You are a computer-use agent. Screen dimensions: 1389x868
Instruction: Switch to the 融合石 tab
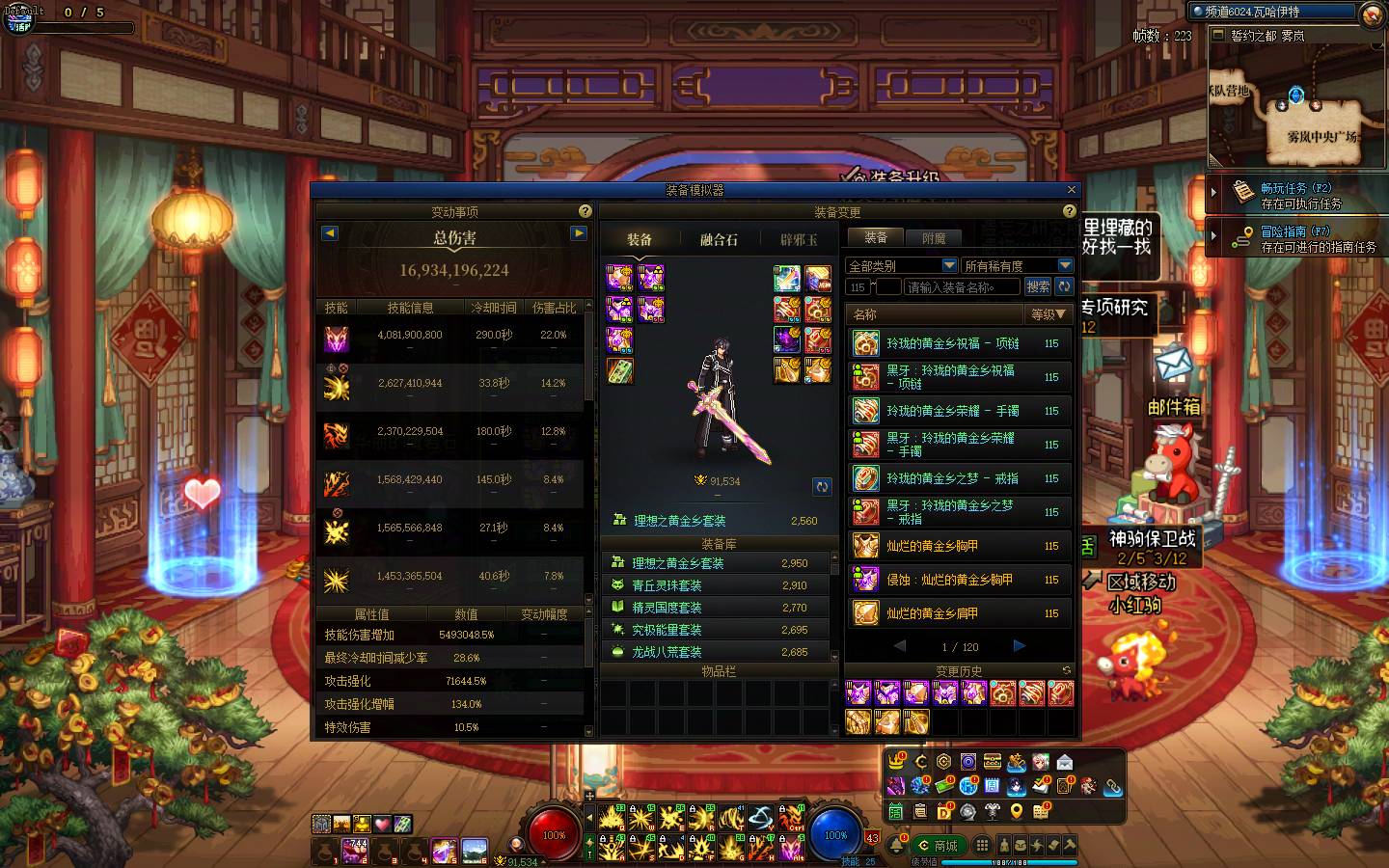click(719, 239)
